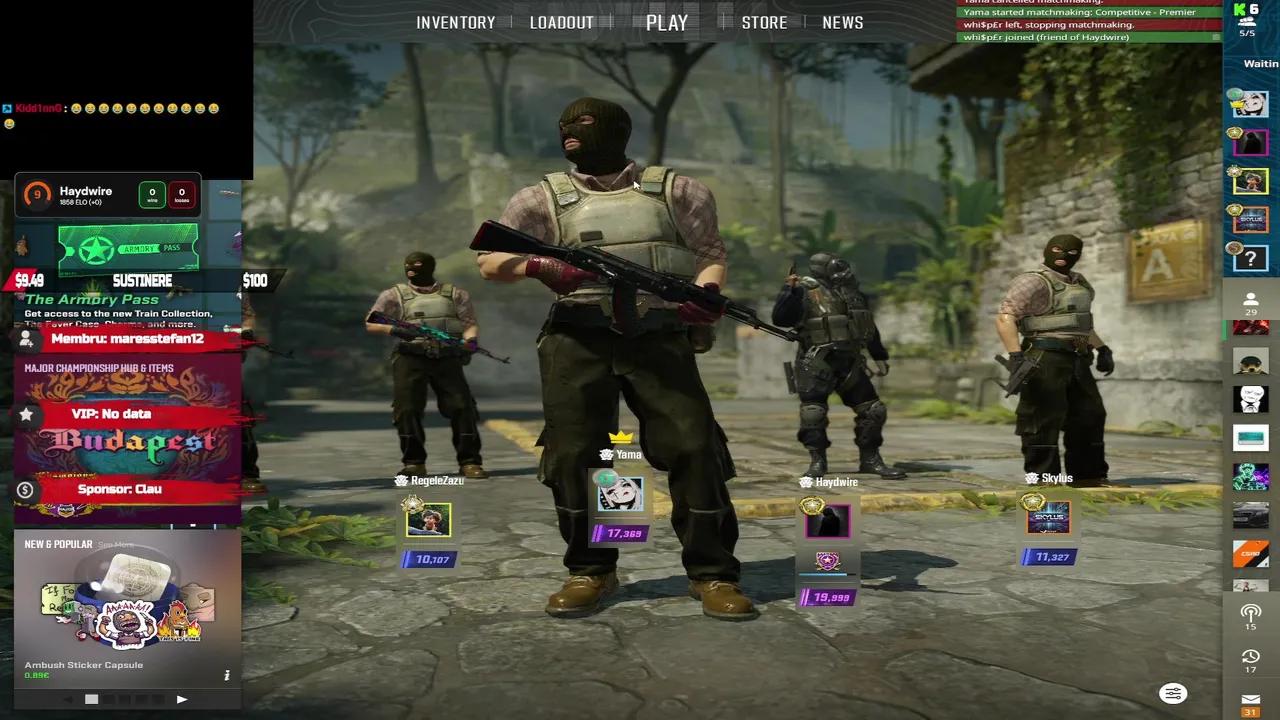Viewport: 1280px width, 720px height.
Task: Open the friends list via the person icon
Action: 1251,297
